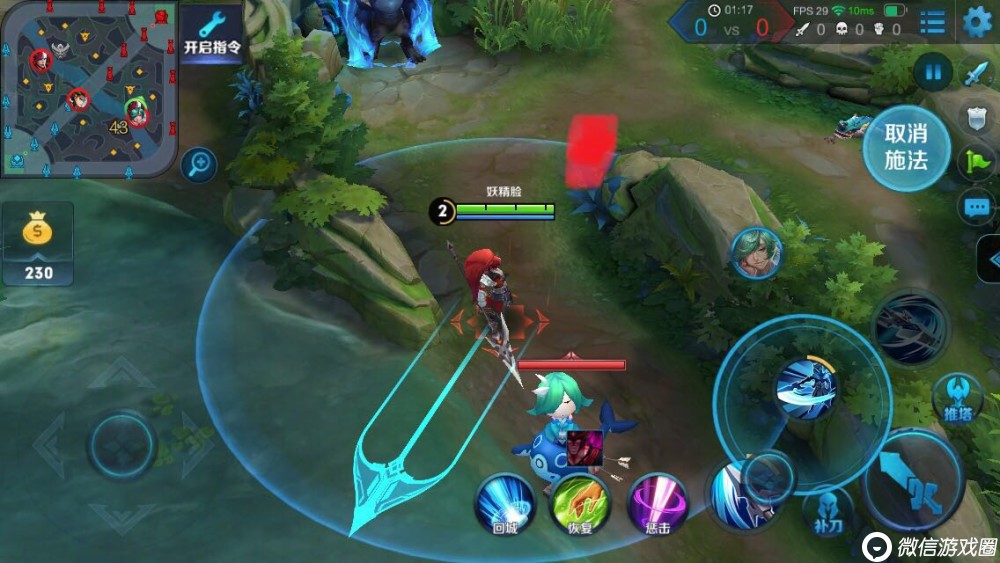Cancel the cast with 取消施法

point(906,147)
